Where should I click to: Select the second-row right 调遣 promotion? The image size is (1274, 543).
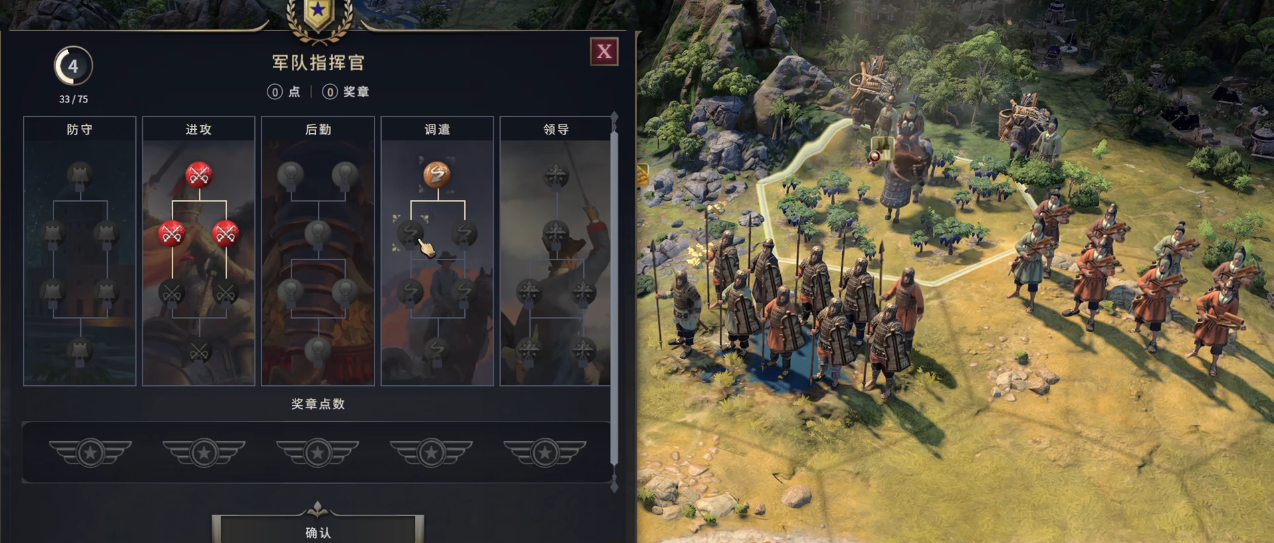[x=464, y=233]
